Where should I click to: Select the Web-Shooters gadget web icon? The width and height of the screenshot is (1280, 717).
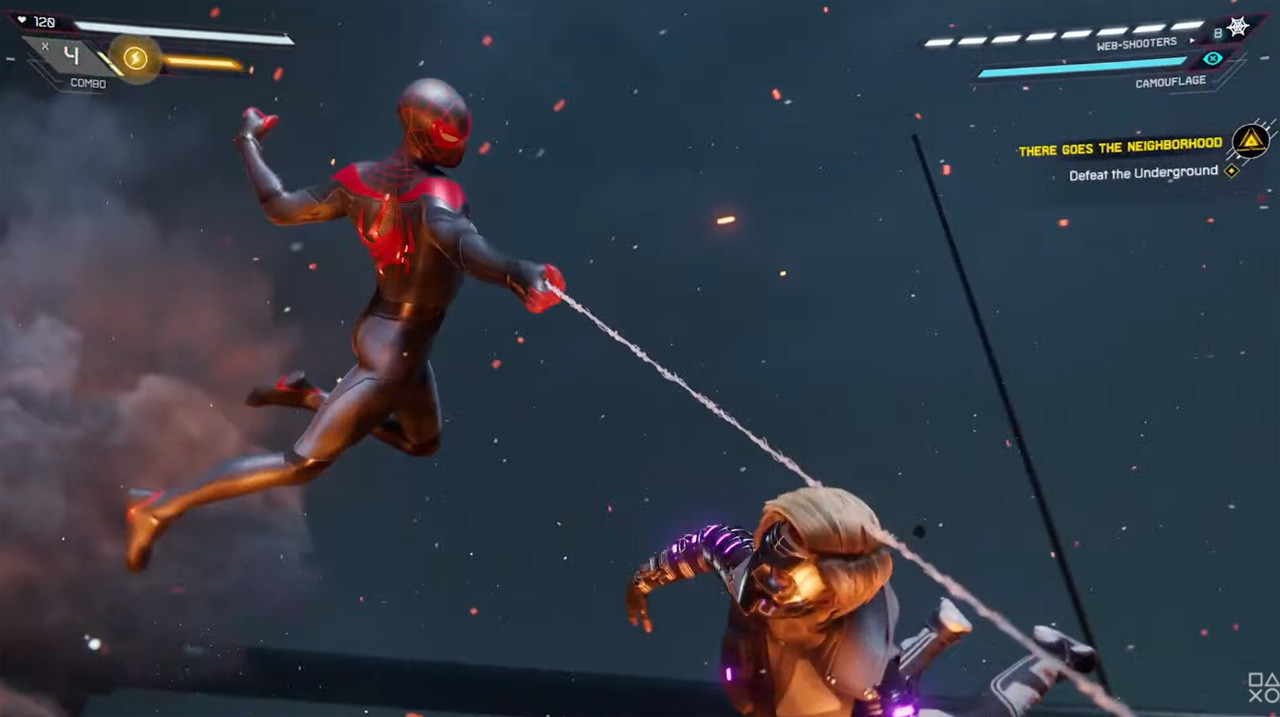[x=1238, y=27]
